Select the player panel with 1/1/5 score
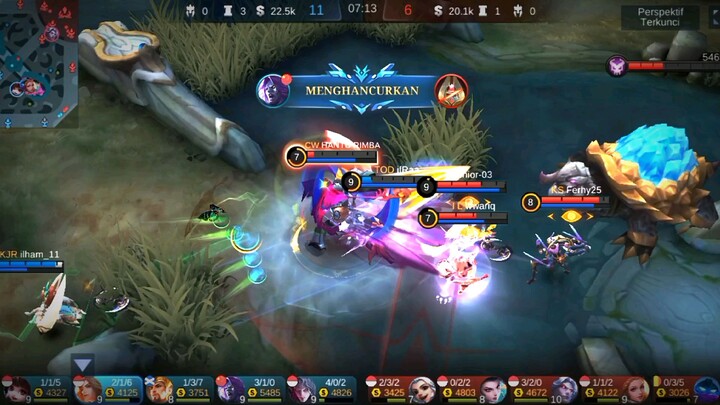 (36, 389)
